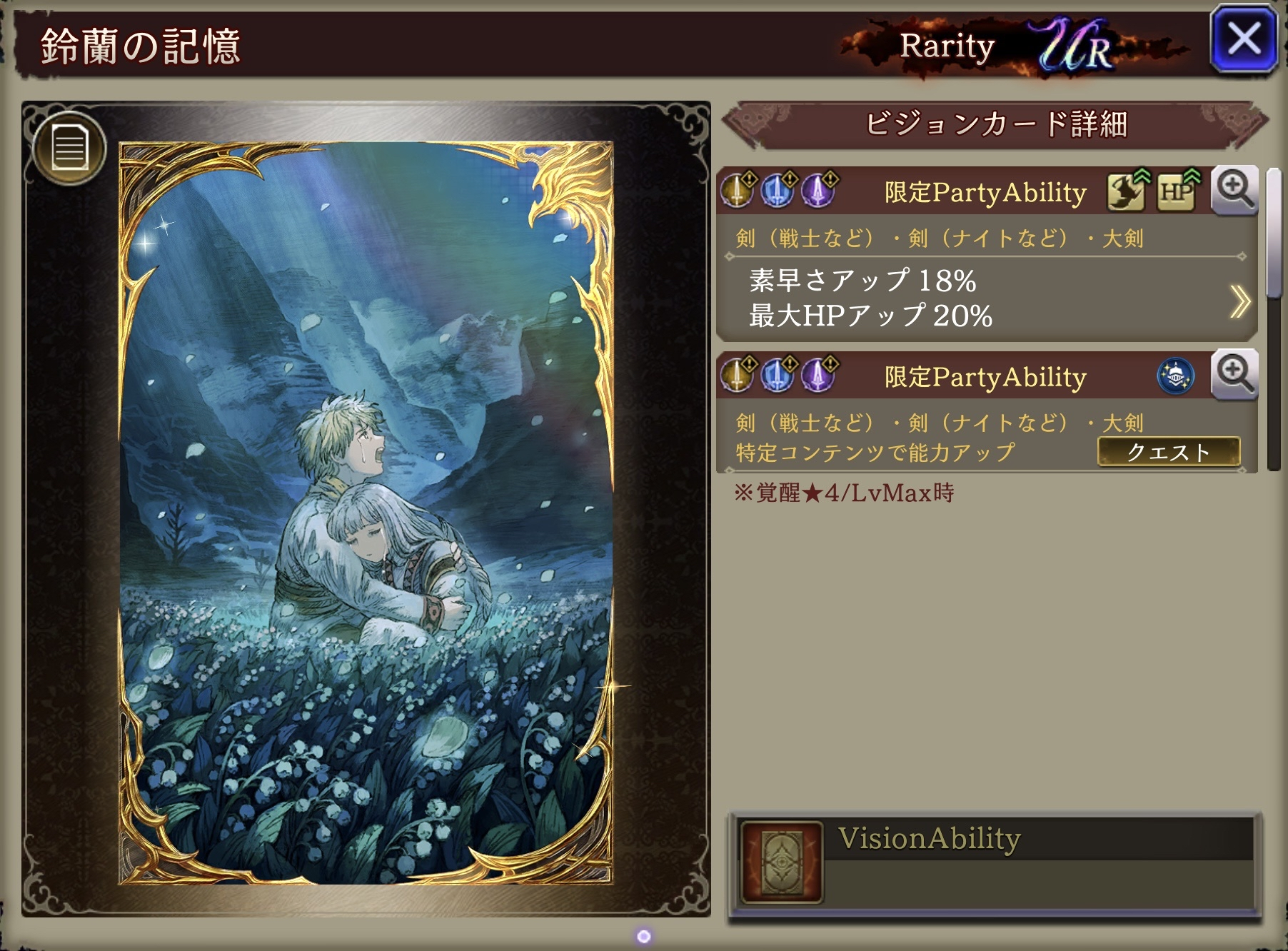Tap the HP-up buff icon

tap(1177, 191)
